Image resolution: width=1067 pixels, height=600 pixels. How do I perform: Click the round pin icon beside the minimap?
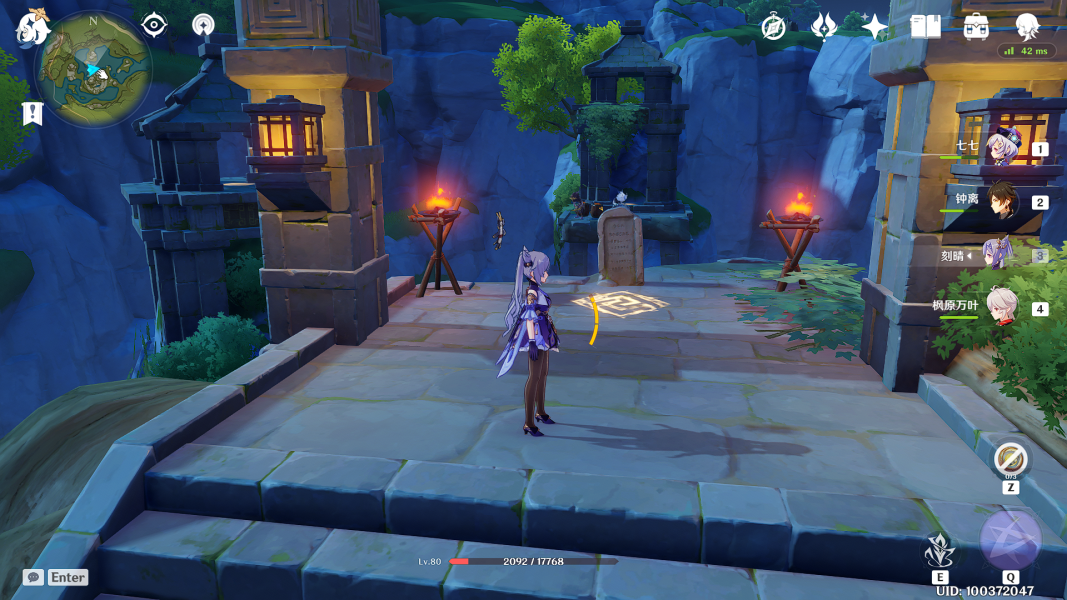pyautogui.click(x=203, y=25)
